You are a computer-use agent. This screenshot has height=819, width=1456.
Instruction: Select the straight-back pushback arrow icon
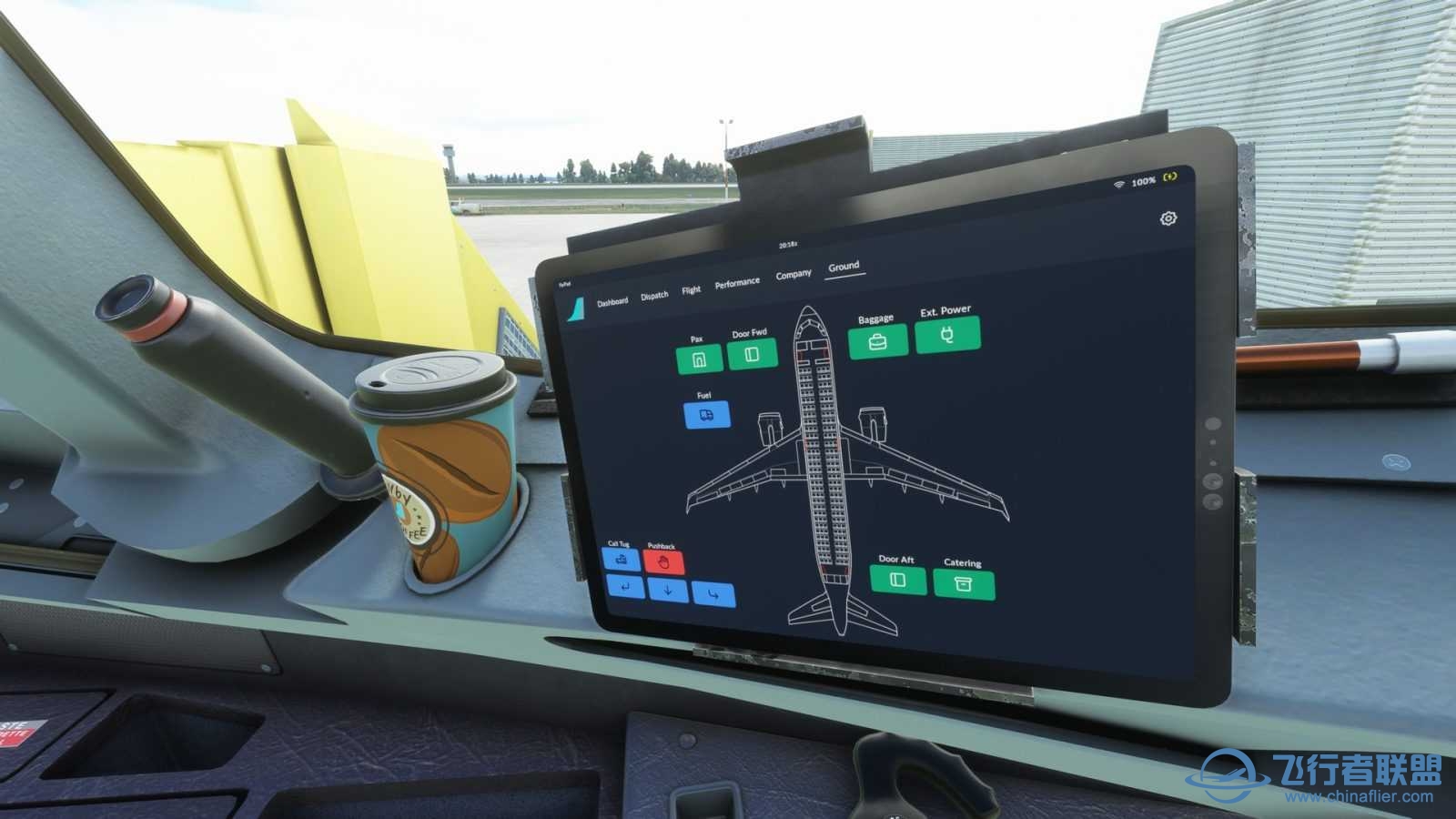click(x=669, y=591)
